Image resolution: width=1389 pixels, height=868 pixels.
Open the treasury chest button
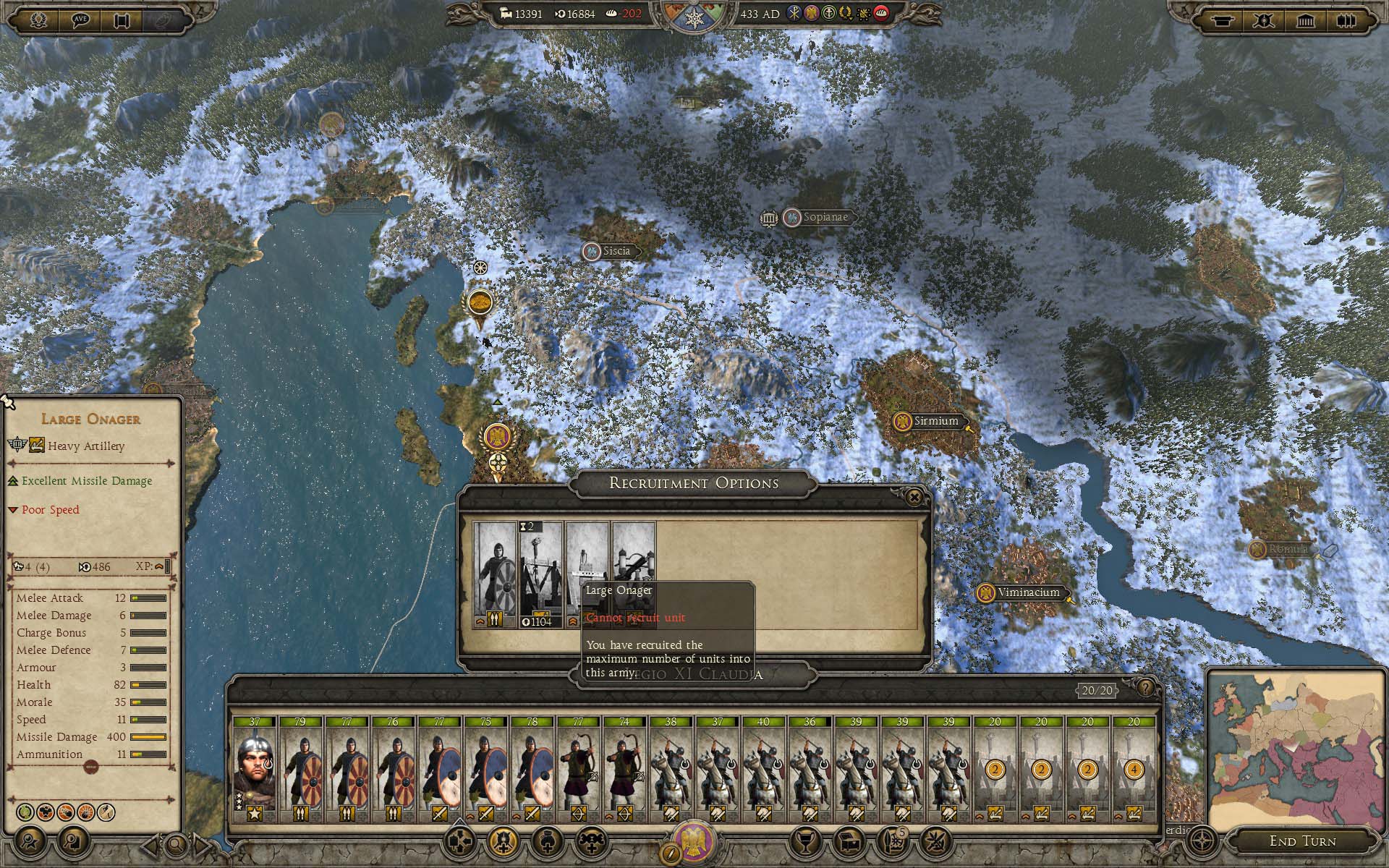[x=849, y=841]
